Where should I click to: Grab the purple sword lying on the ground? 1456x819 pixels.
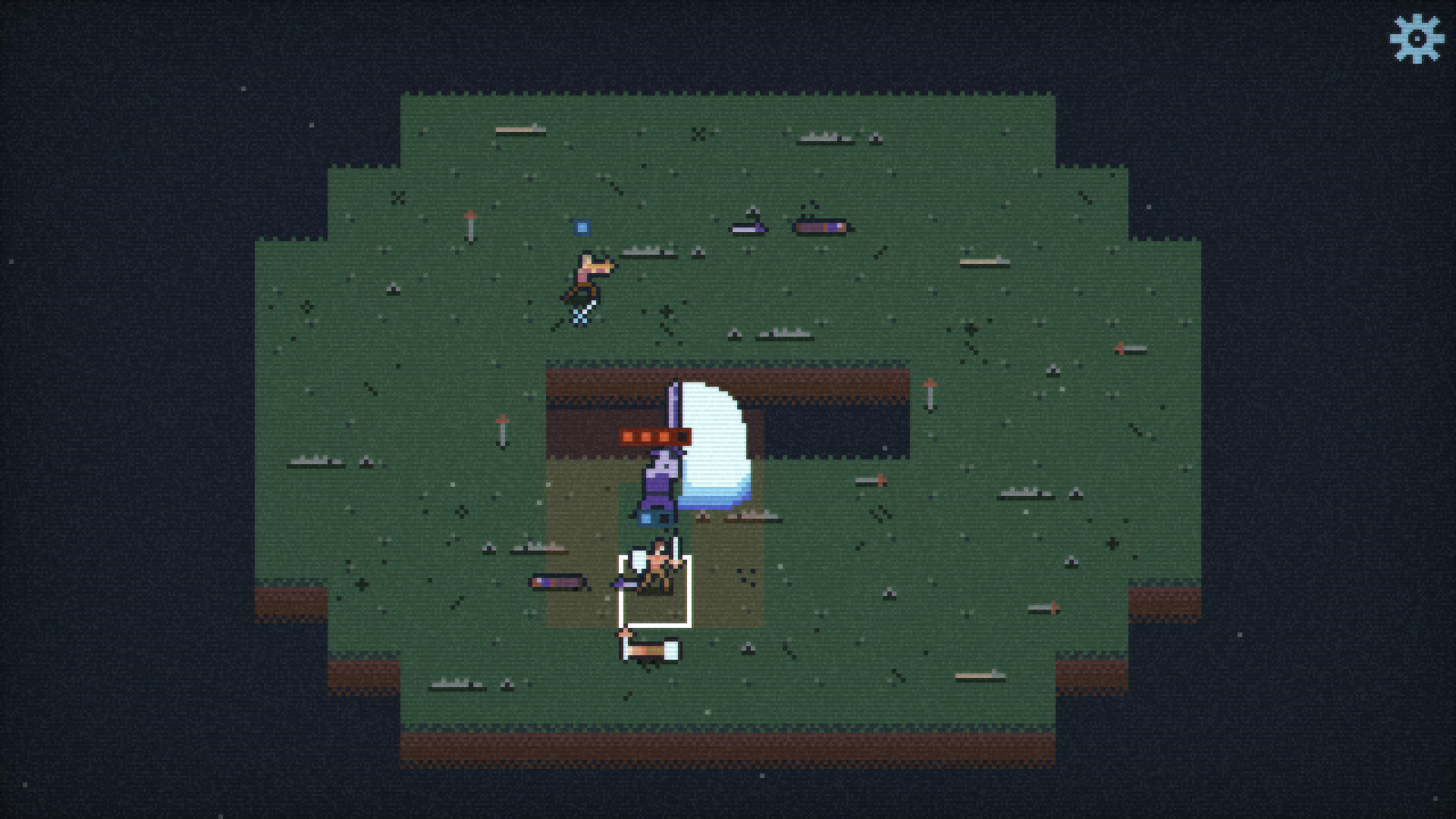[559, 582]
